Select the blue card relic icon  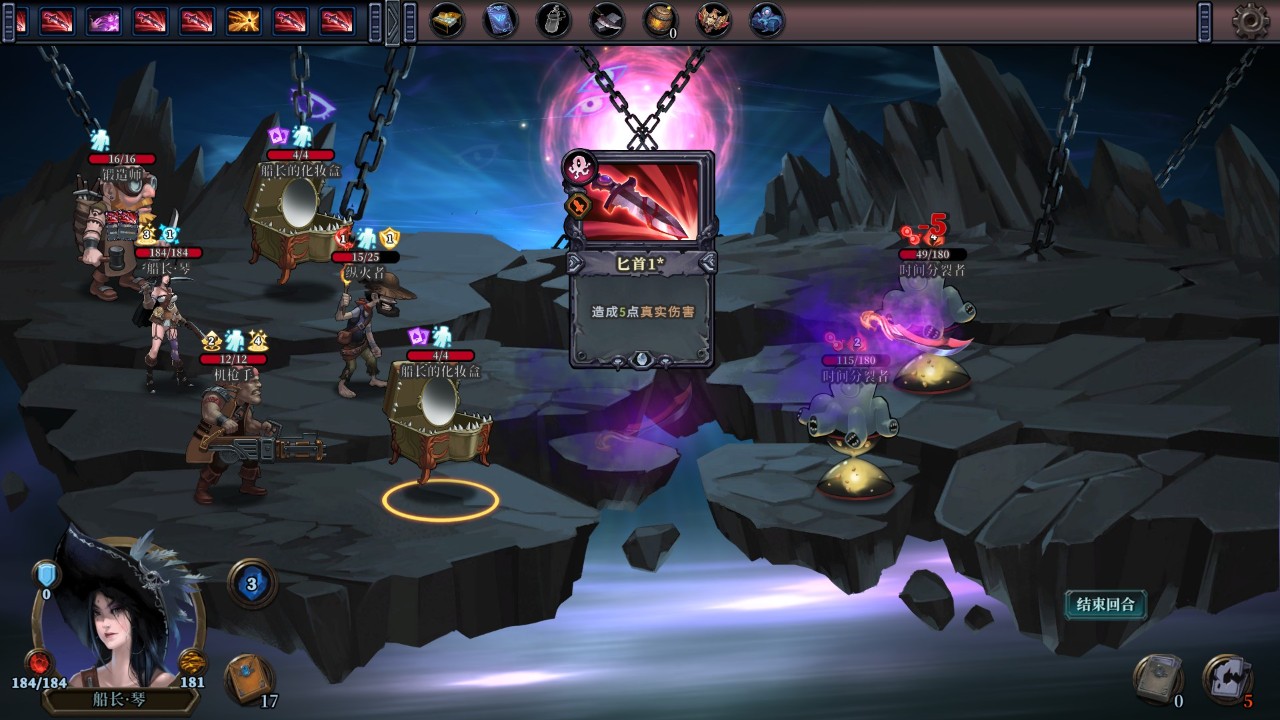coord(500,20)
